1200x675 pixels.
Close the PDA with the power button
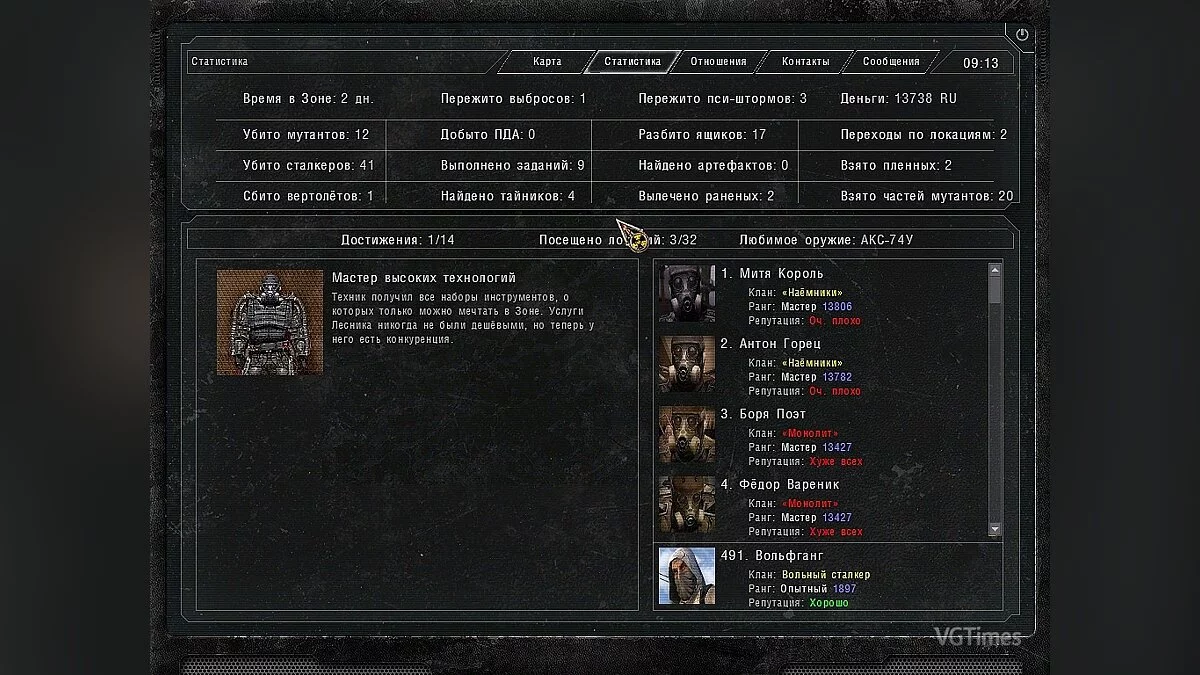[1022, 35]
